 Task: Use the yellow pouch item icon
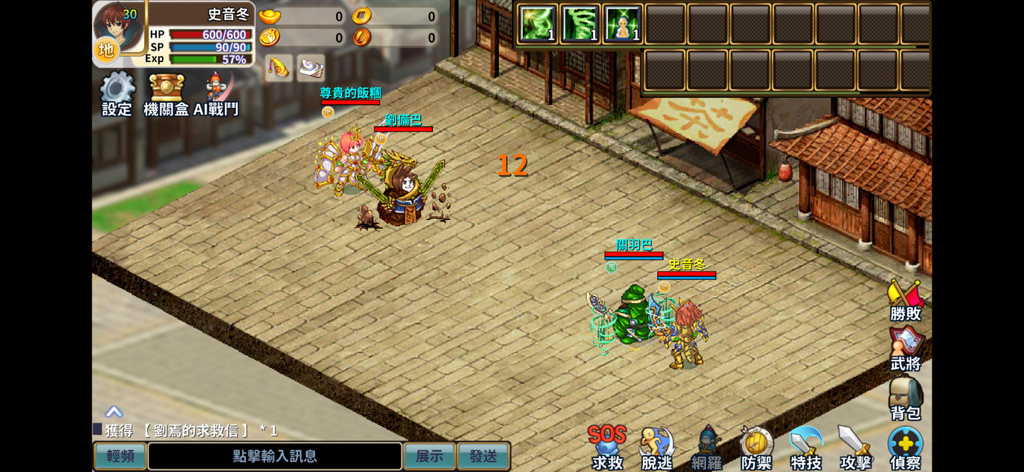(x=279, y=67)
